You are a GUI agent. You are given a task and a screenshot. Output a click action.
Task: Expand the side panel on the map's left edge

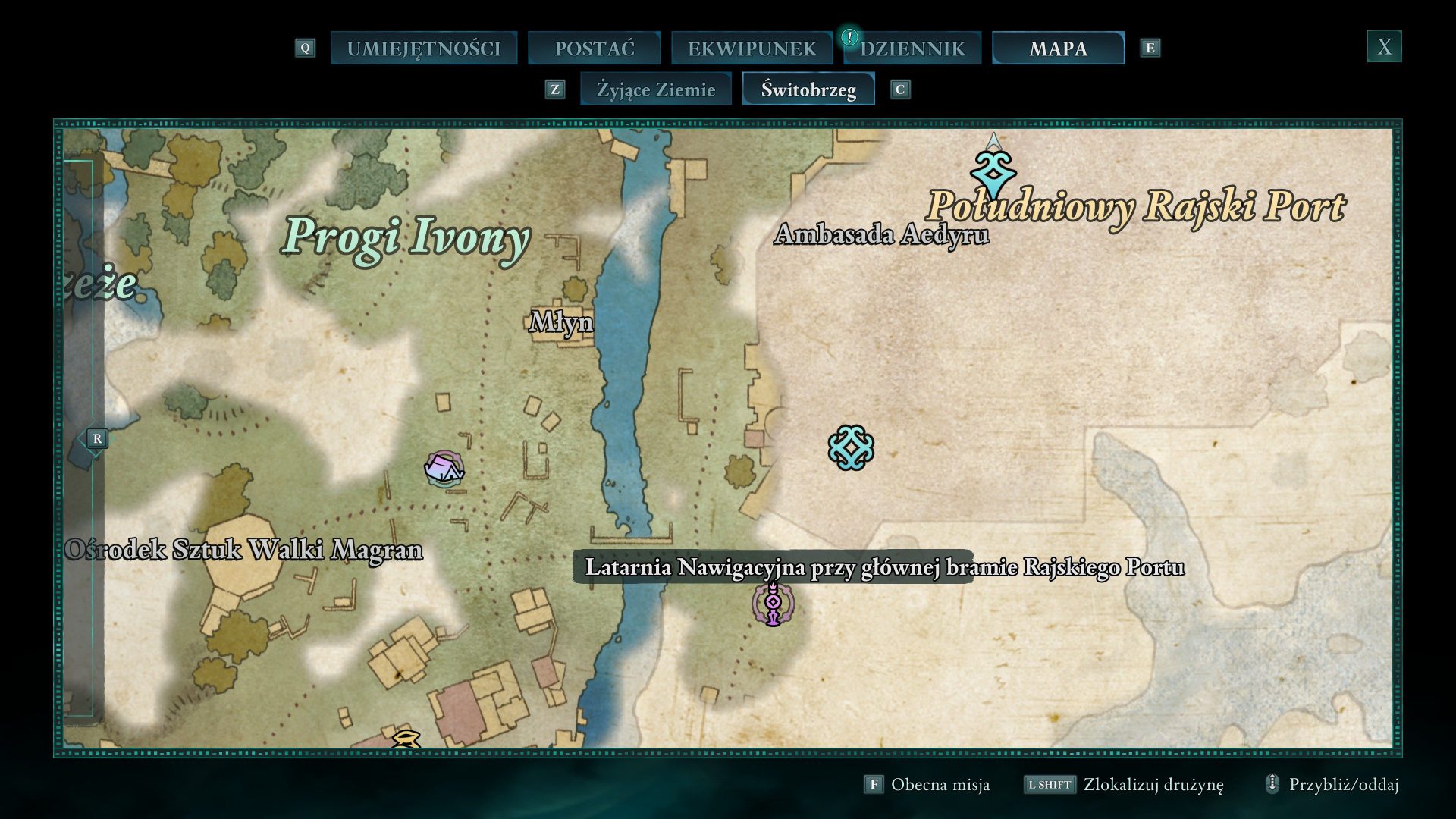(x=96, y=438)
